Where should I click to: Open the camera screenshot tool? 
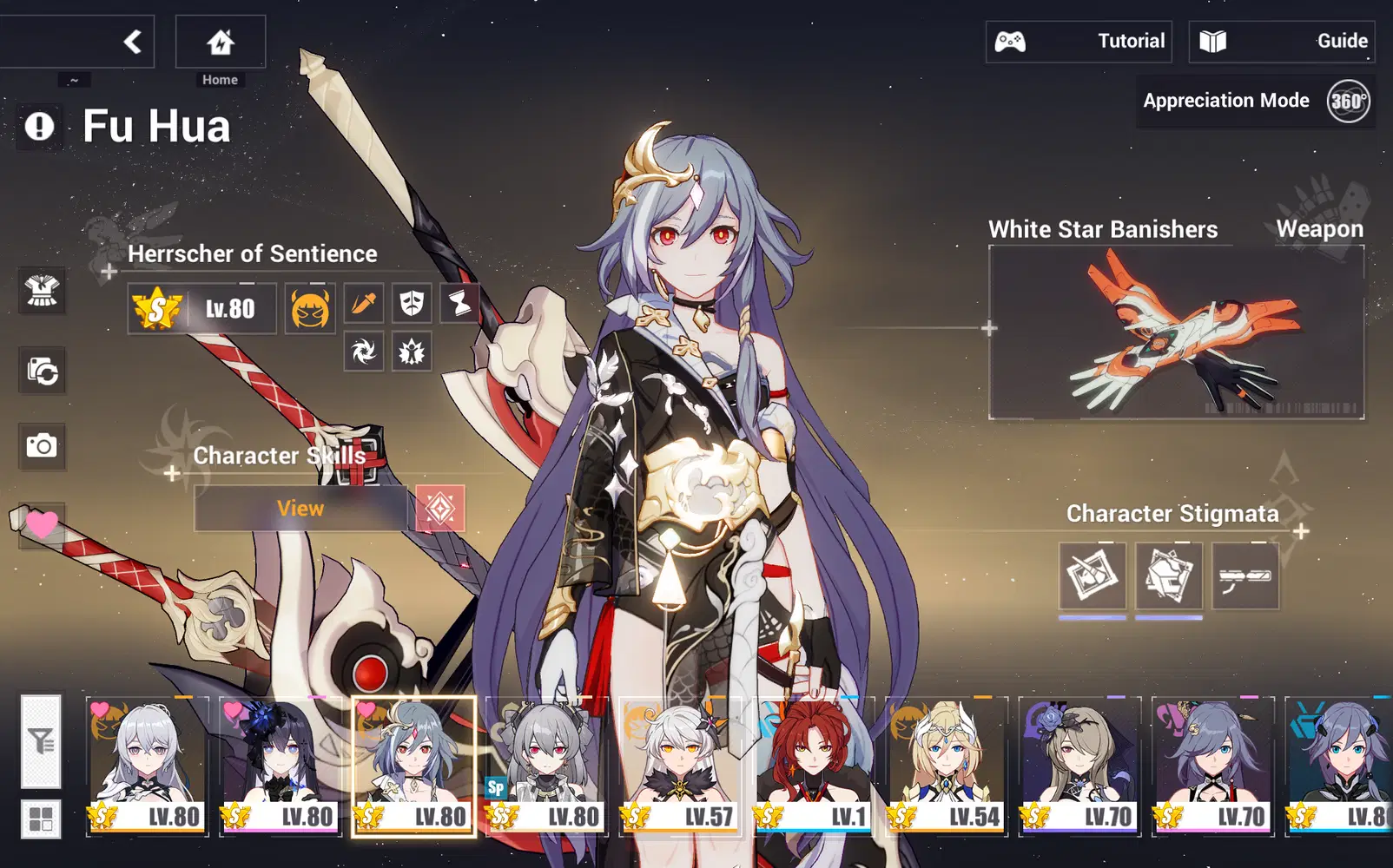click(43, 447)
